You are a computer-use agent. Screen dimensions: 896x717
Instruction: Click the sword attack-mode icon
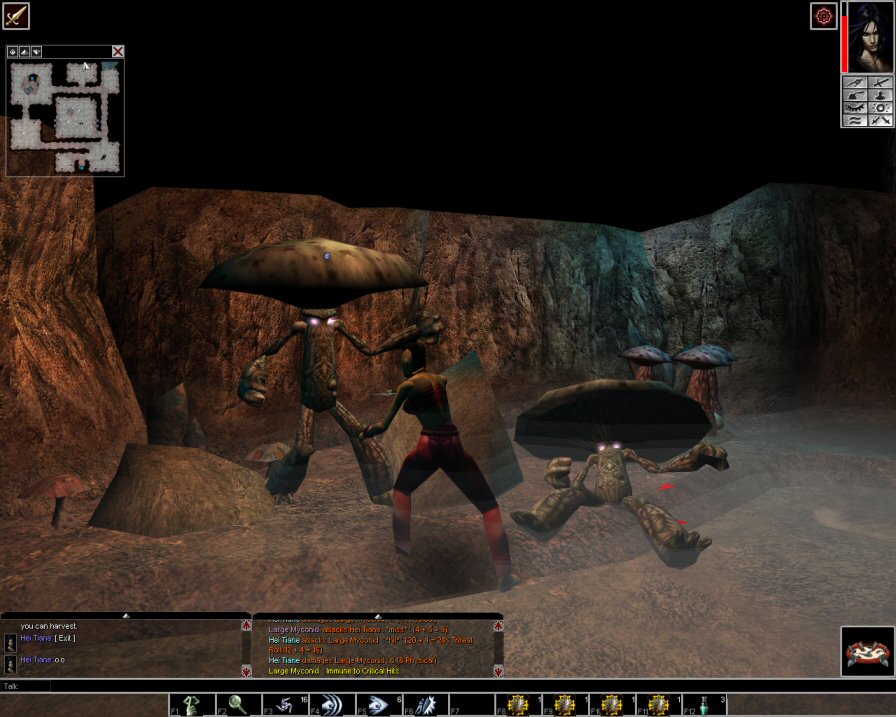[16, 16]
